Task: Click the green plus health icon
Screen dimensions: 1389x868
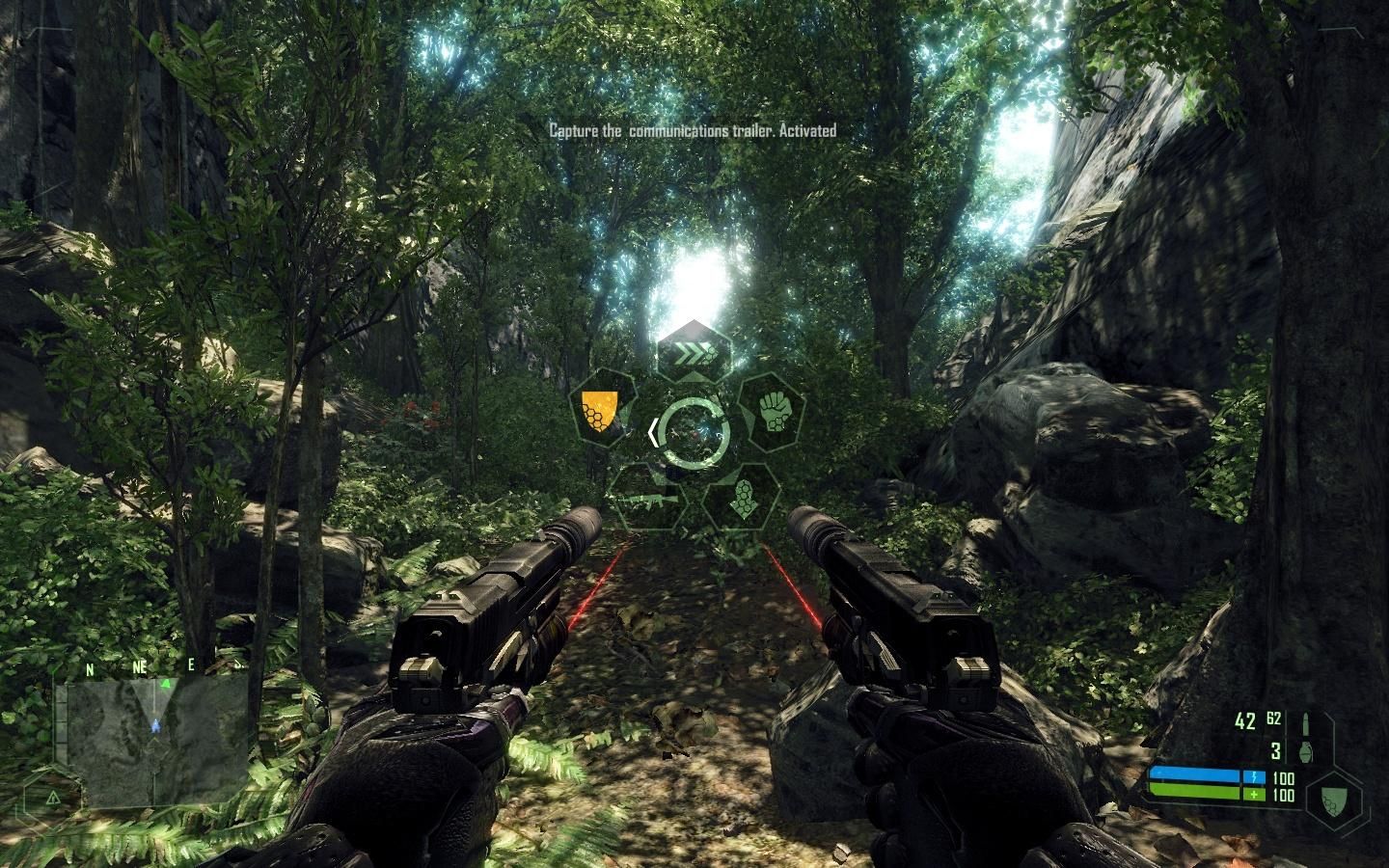Action: (1253, 794)
